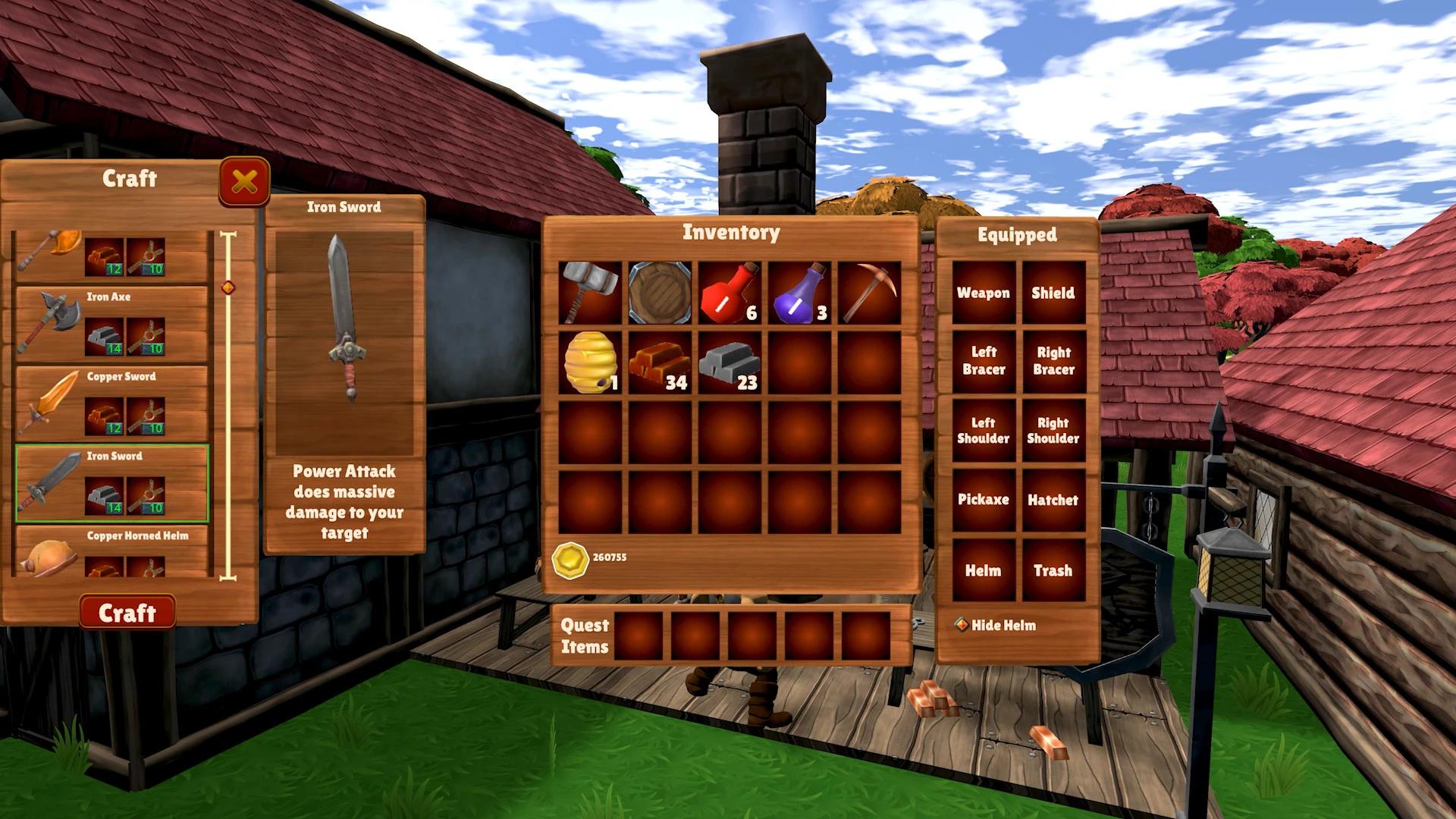Select the hammer in the inventory
The image size is (1456, 819).
click(x=590, y=292)
